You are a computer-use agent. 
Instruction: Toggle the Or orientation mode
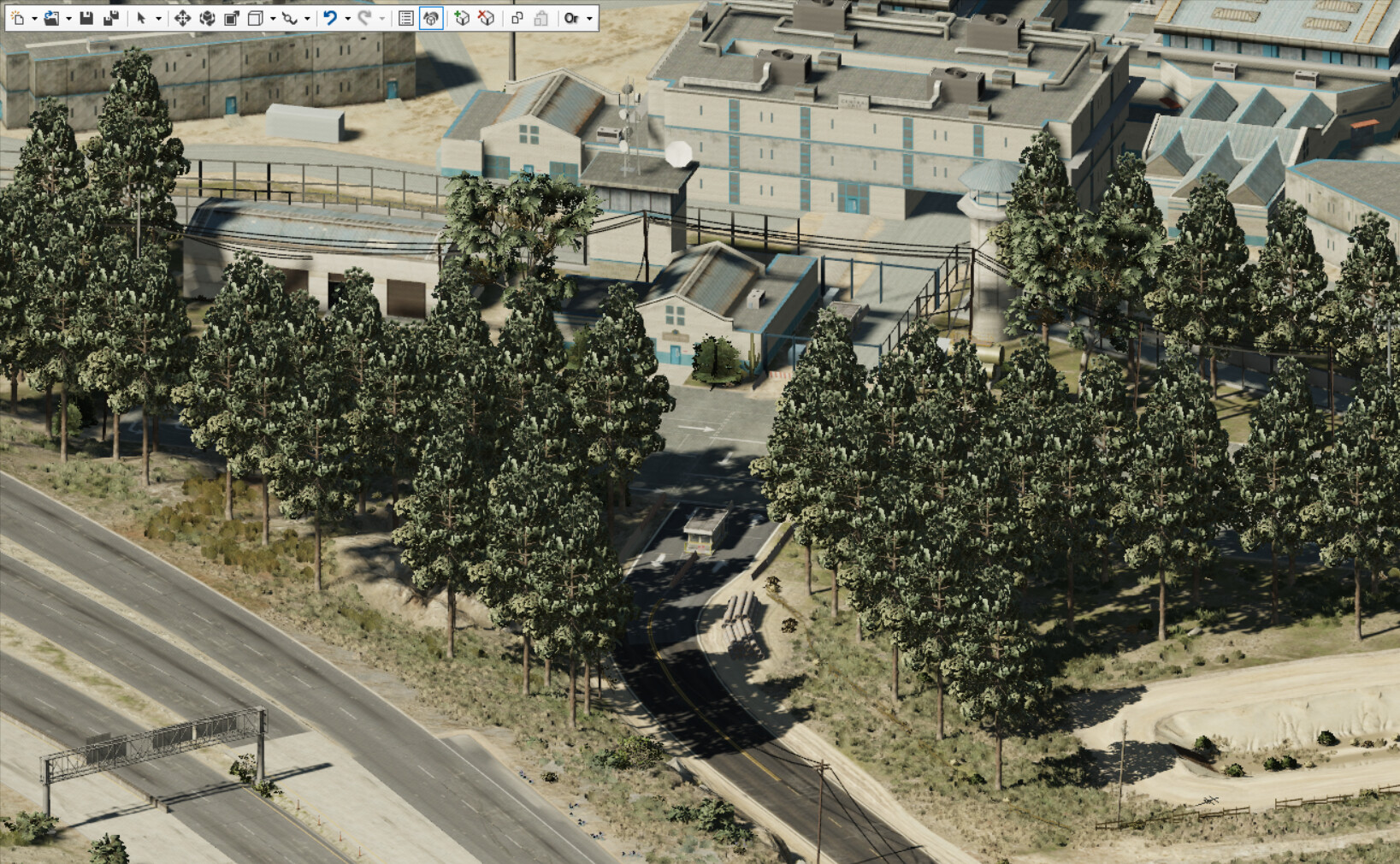pyautogui.click(x=571, y=17)
